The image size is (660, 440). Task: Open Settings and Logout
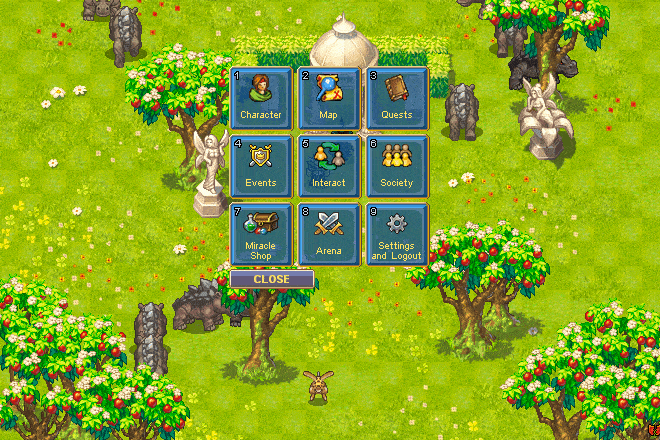[x=397, y=234]
